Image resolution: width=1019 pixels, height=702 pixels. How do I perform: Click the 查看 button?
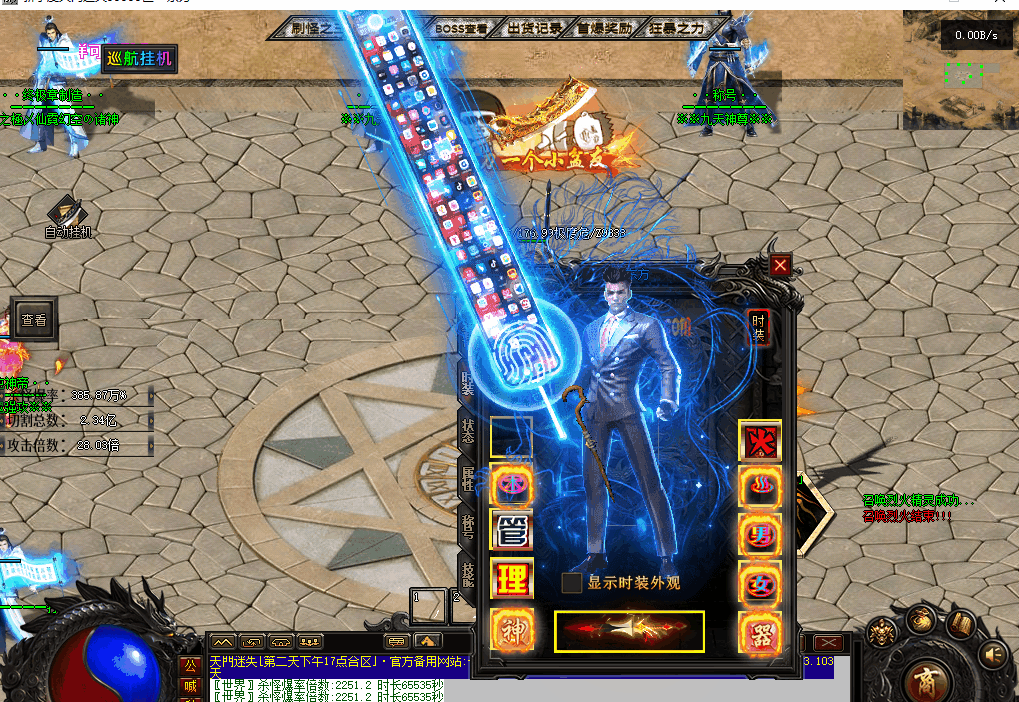(33, 321)
